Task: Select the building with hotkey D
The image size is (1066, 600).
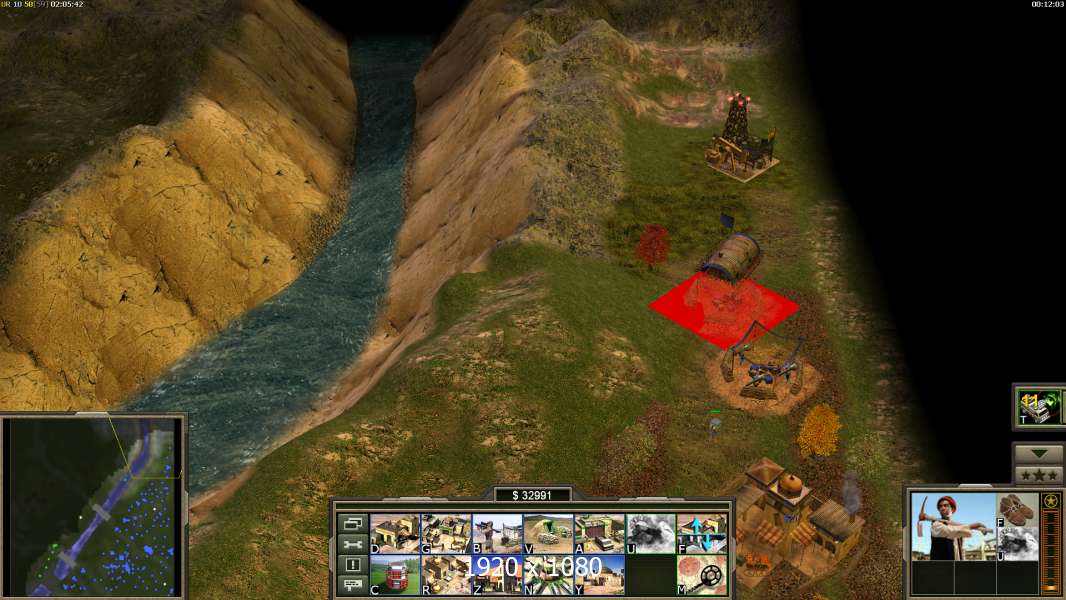Action: (x=394, y=534)
